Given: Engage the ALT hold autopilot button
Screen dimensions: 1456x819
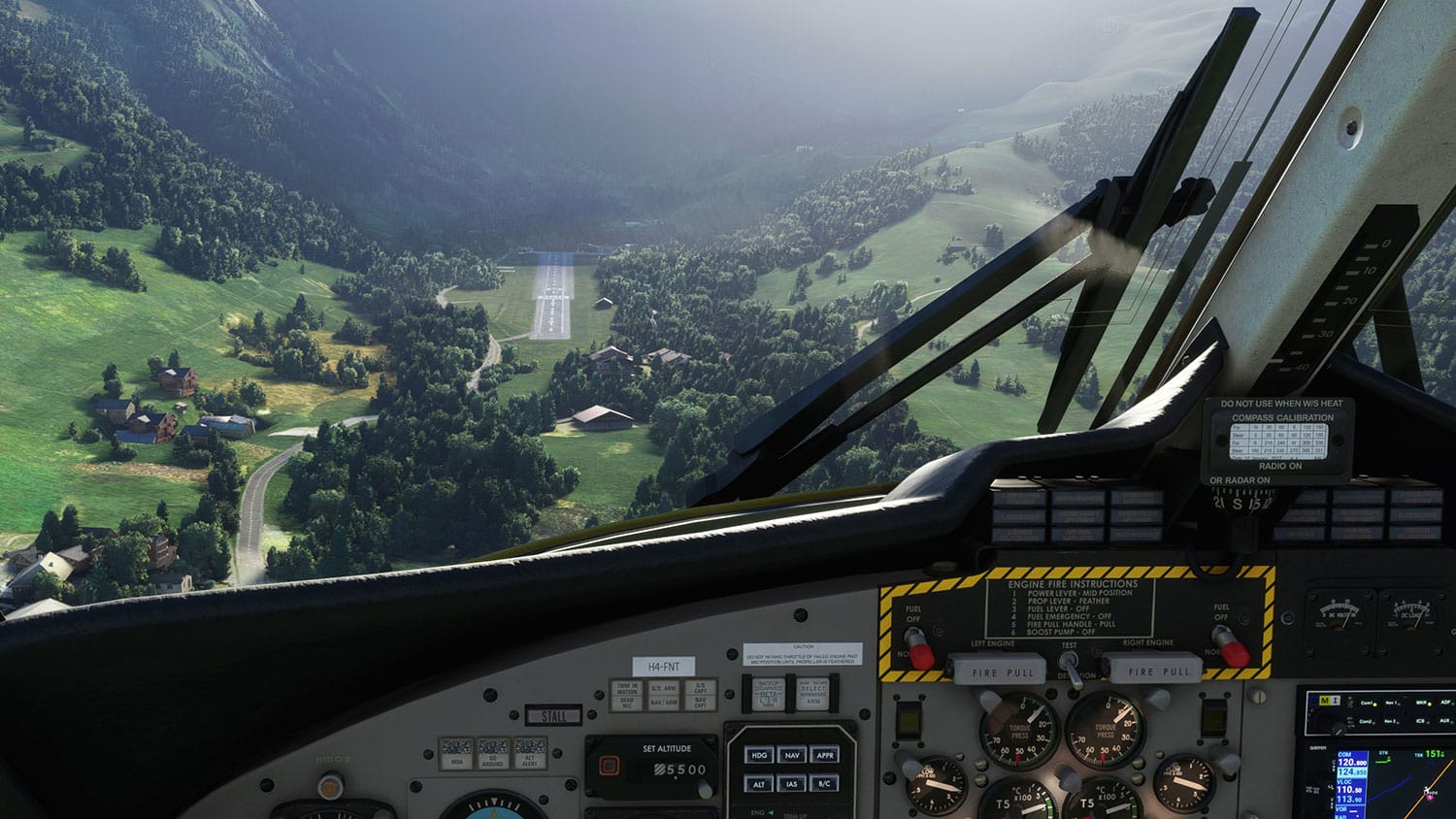Looking at the screenshot, I should [x=759, y=784].
